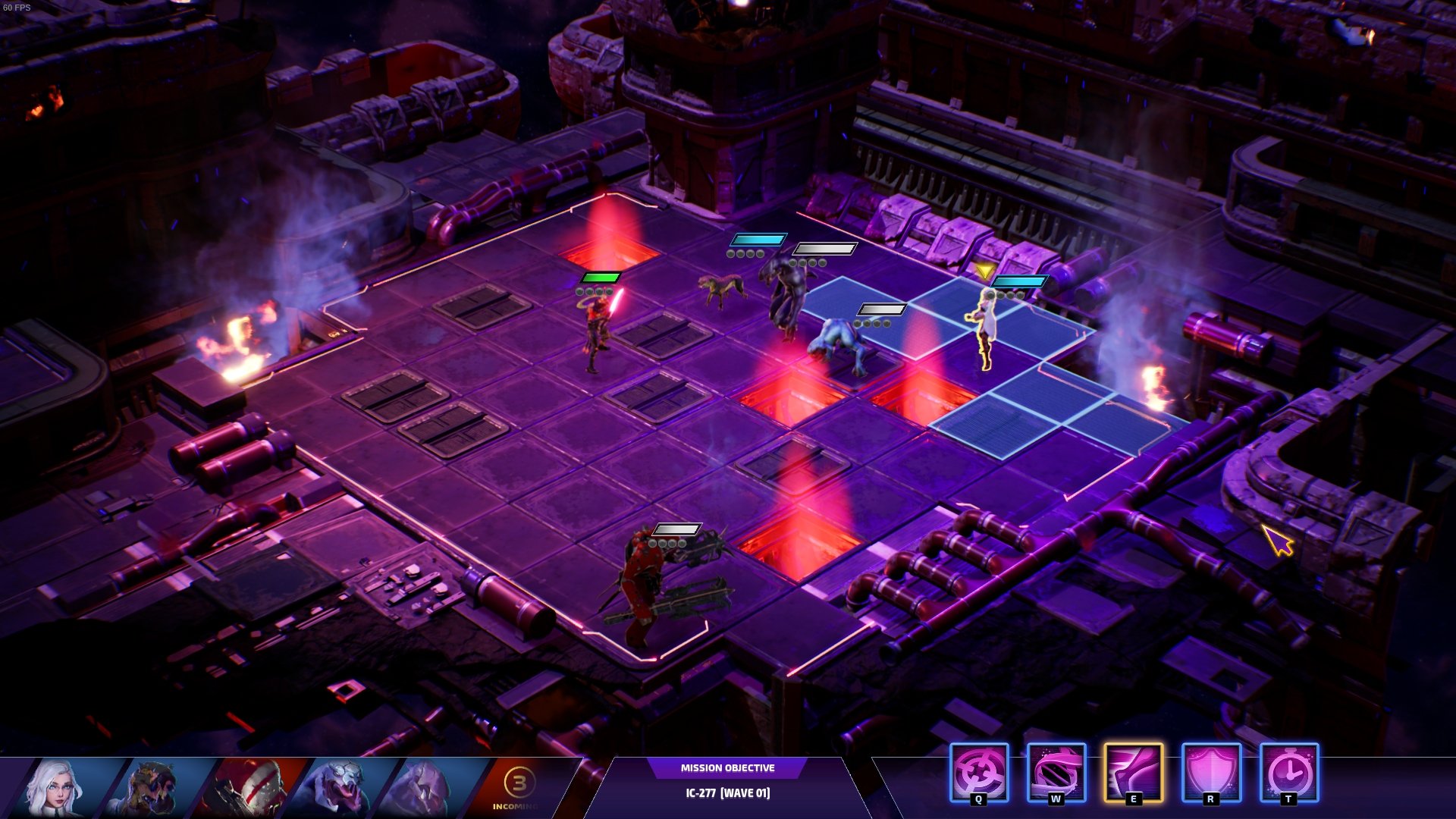Activate the crosshair target ability
Viewport: 1456px width, 819px height.
tap(979, 773)
